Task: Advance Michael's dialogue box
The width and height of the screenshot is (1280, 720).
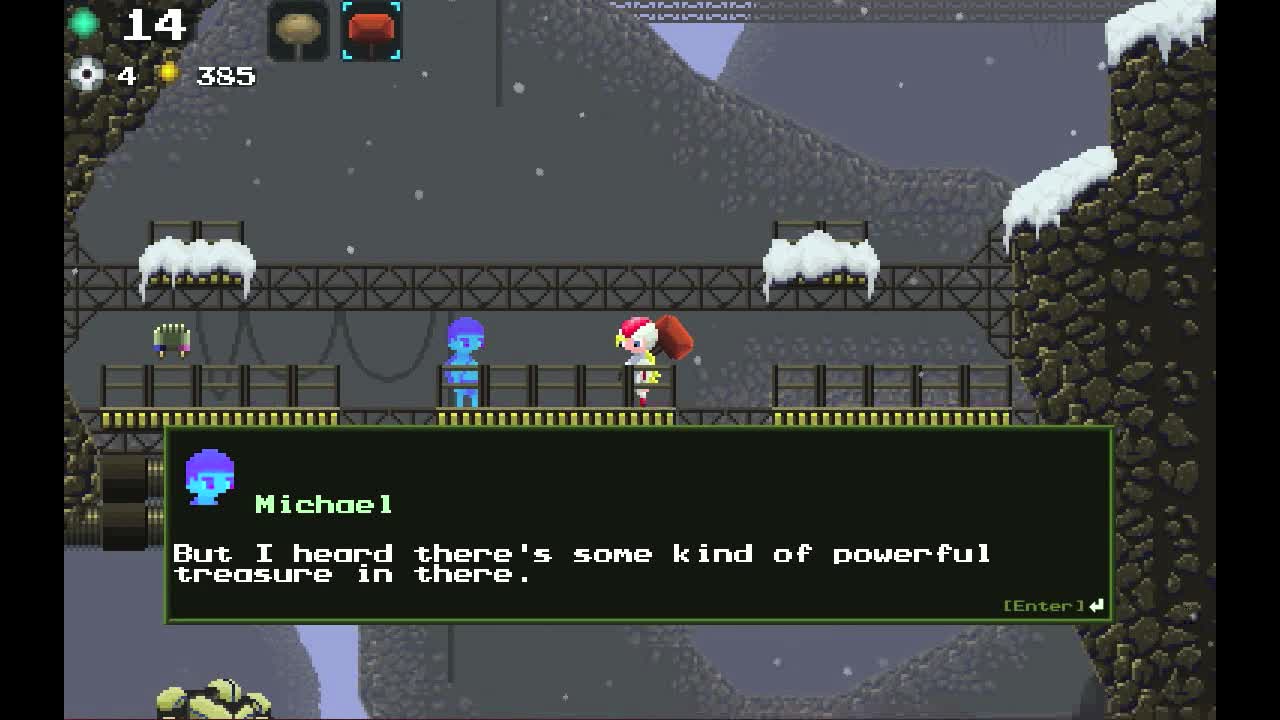Action: (x=1053, y=606)
